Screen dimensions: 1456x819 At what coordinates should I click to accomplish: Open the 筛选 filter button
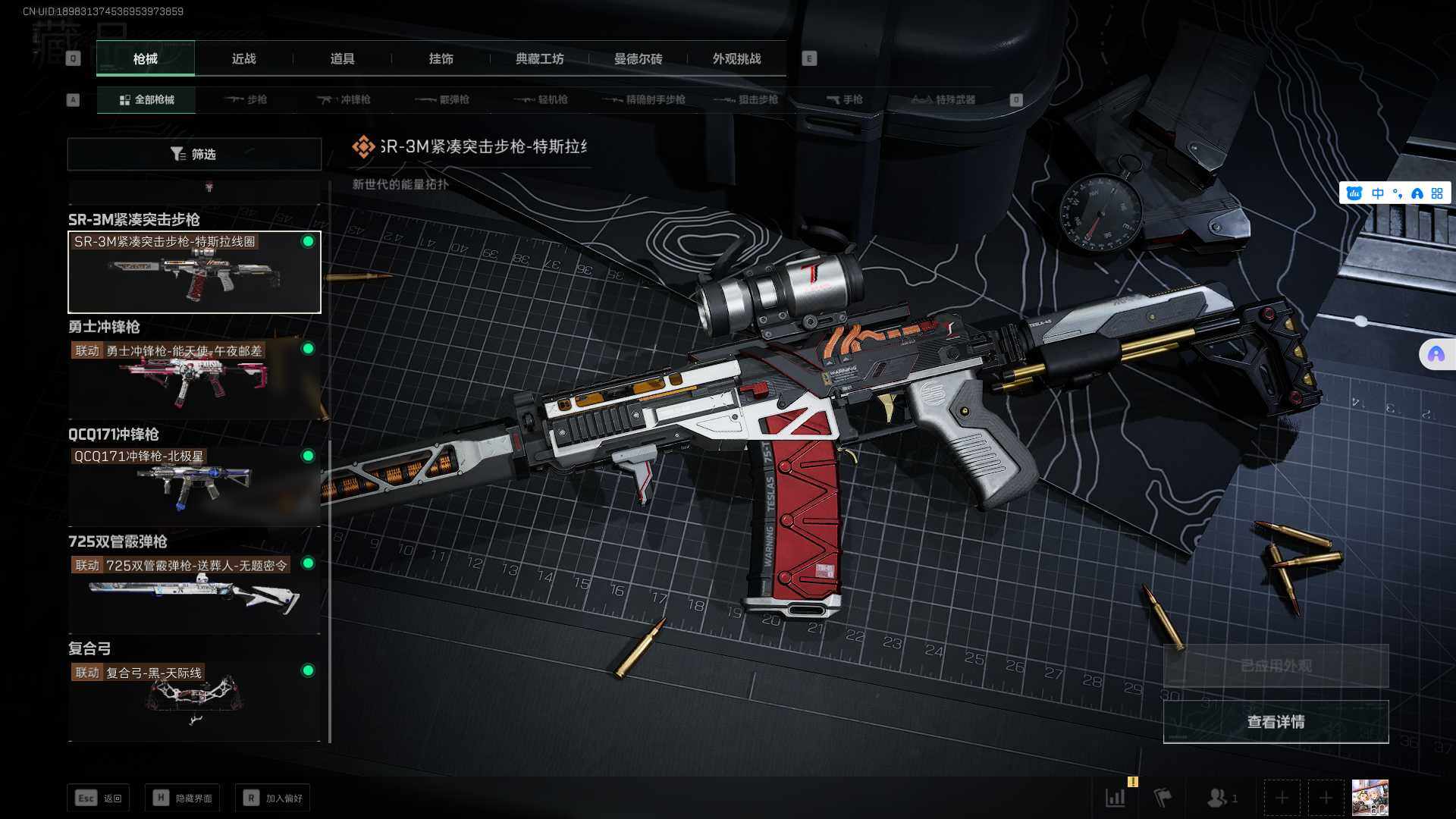click(194, 155)
